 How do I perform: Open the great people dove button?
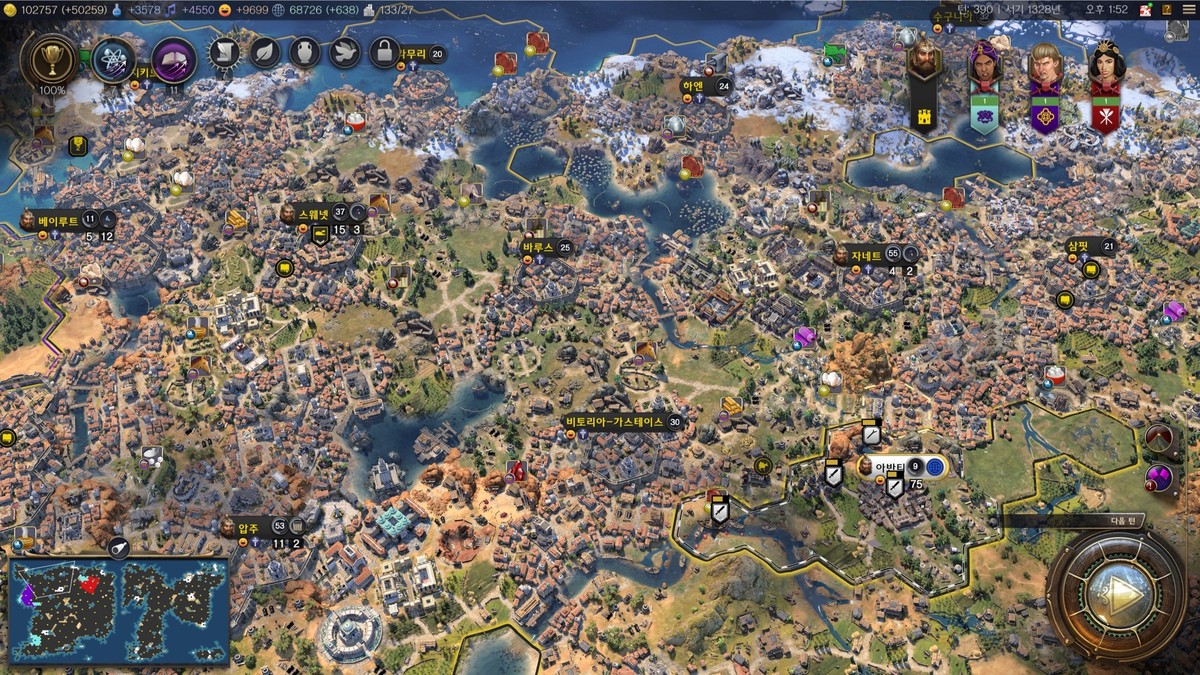tap(344, 52)
